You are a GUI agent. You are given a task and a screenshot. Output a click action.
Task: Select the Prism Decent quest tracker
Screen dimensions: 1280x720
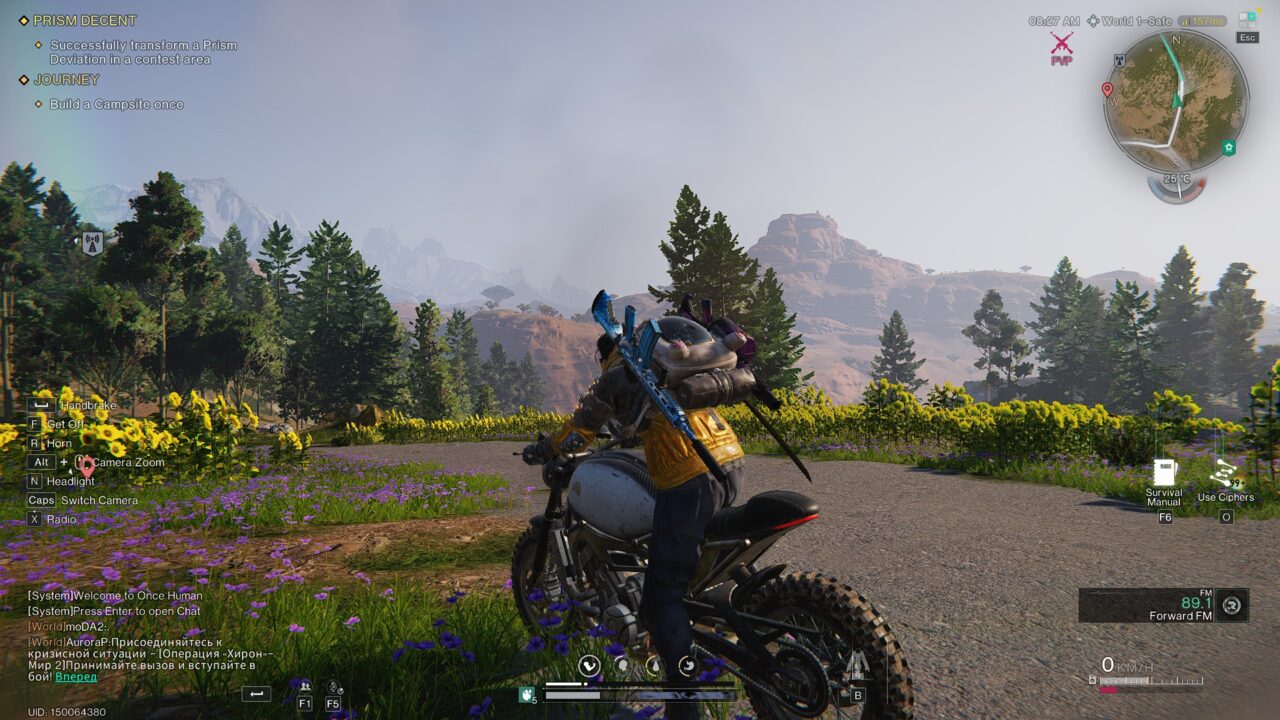84,21
